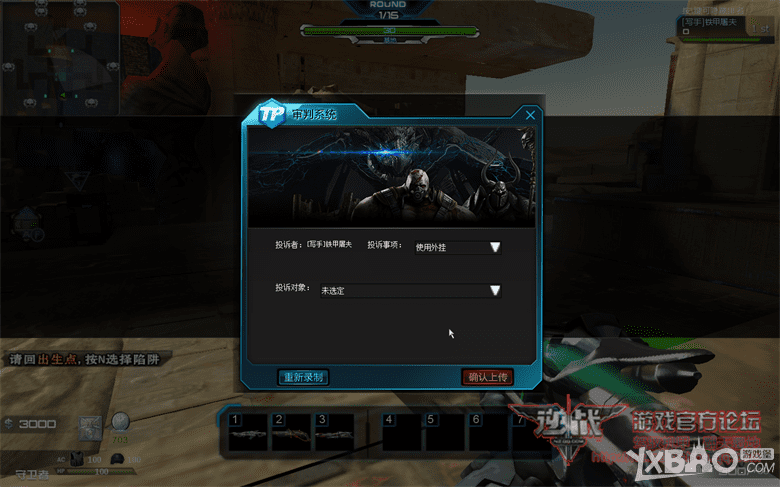Click the minimap in the corner
The image size is (780, 487).
[x=58, y=58]
